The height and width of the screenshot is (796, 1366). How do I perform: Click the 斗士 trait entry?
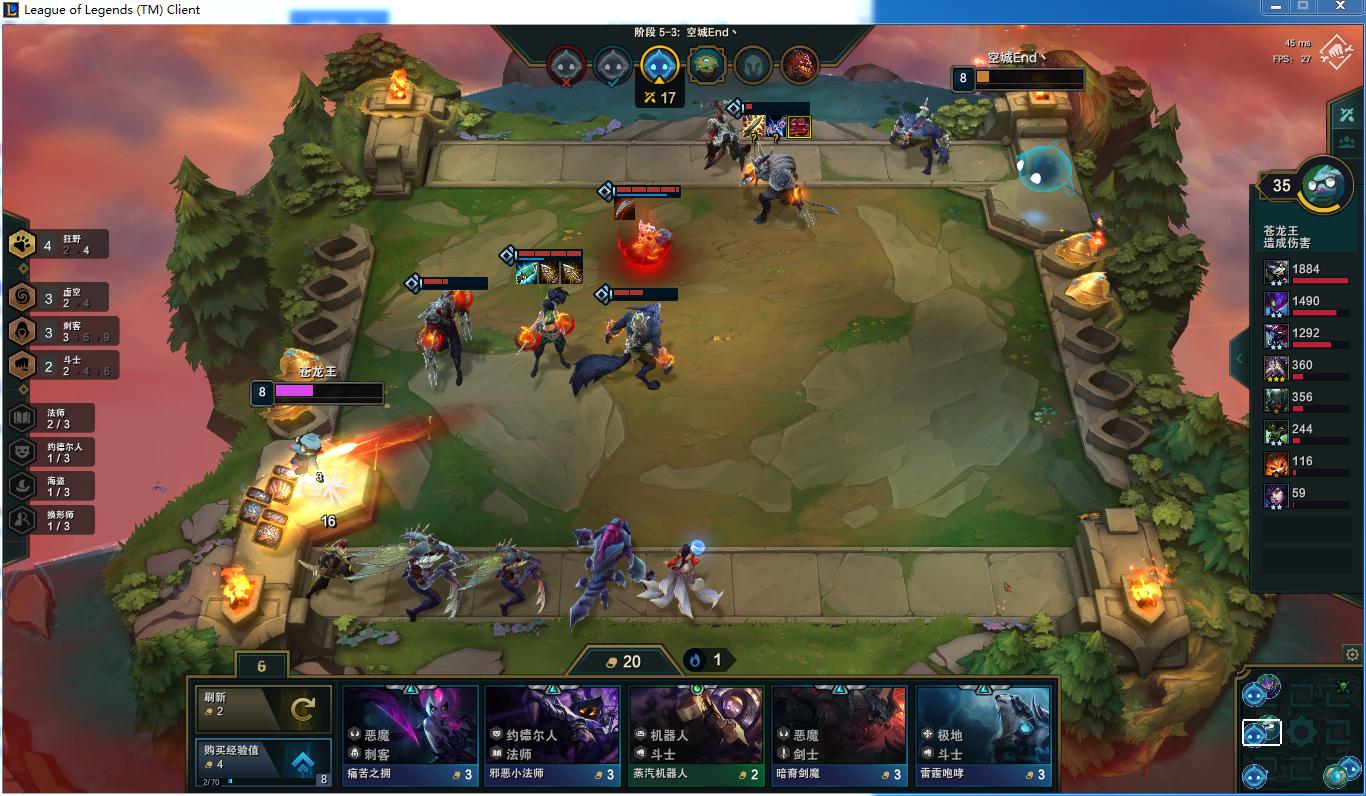[x=57, y=366]
